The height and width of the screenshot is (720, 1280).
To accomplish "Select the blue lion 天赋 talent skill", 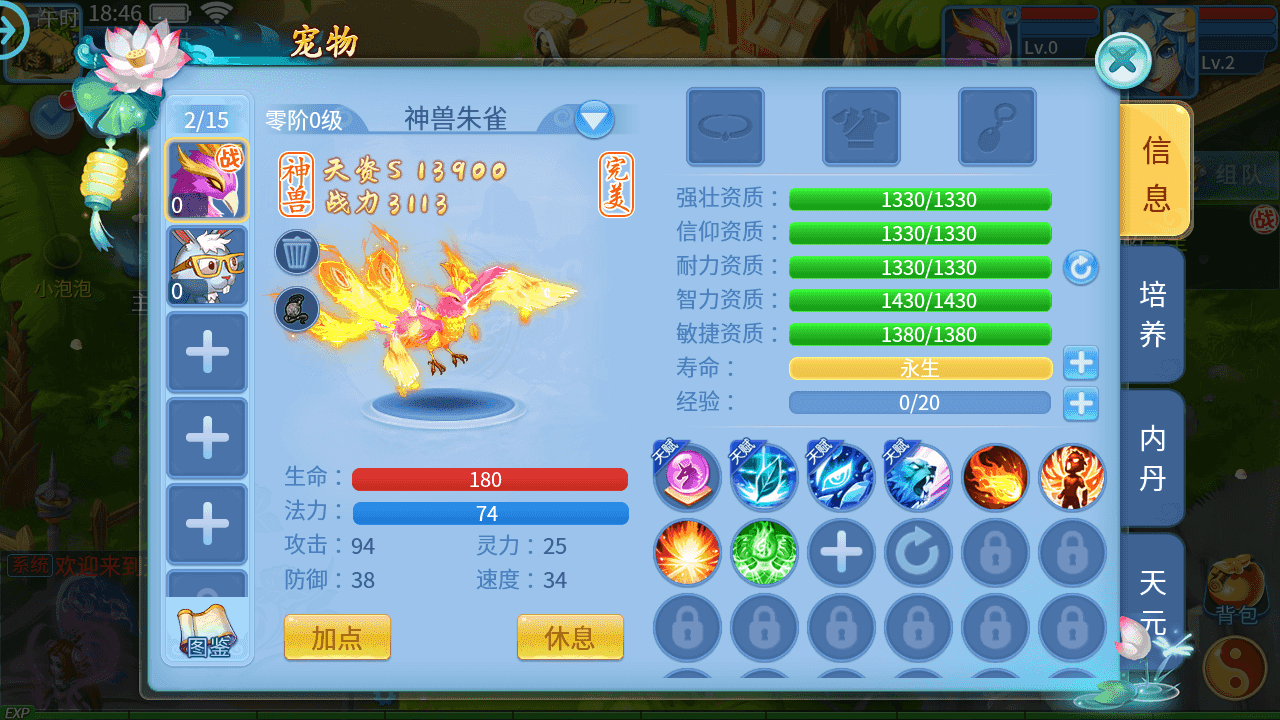I will click(x=918, y=479).
